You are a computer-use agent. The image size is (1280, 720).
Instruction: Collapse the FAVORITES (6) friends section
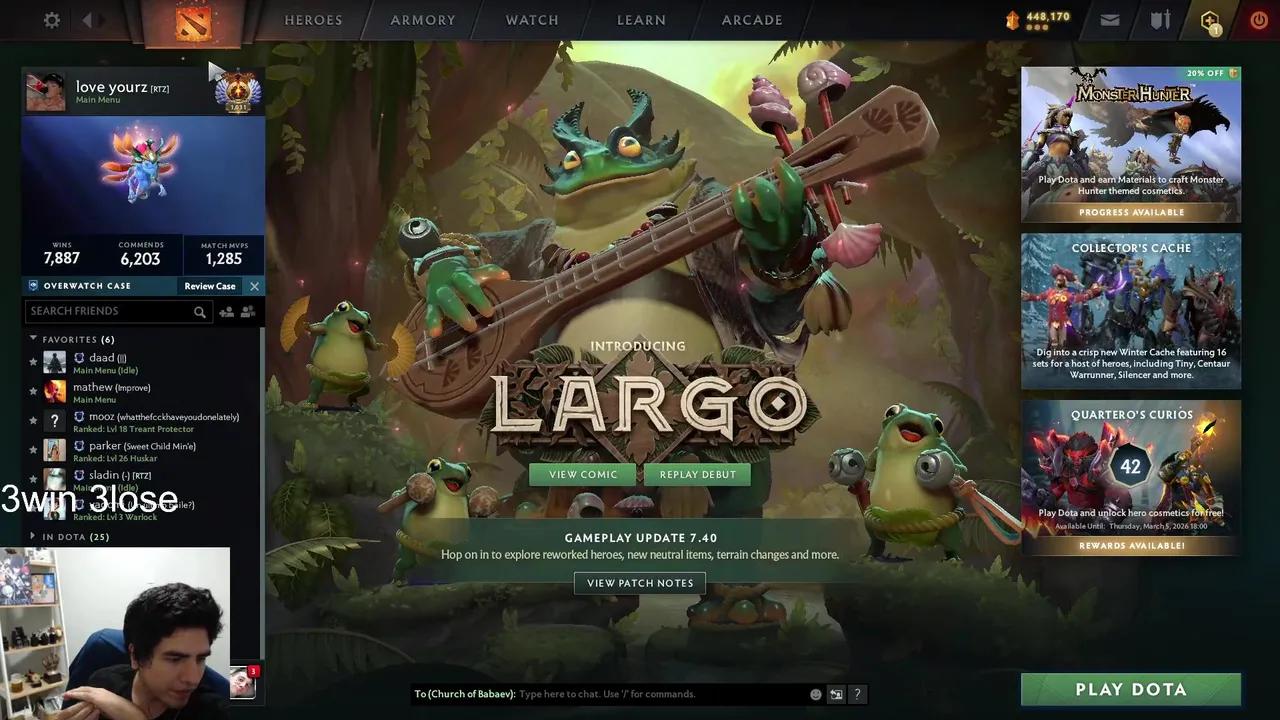coord(33,339)
